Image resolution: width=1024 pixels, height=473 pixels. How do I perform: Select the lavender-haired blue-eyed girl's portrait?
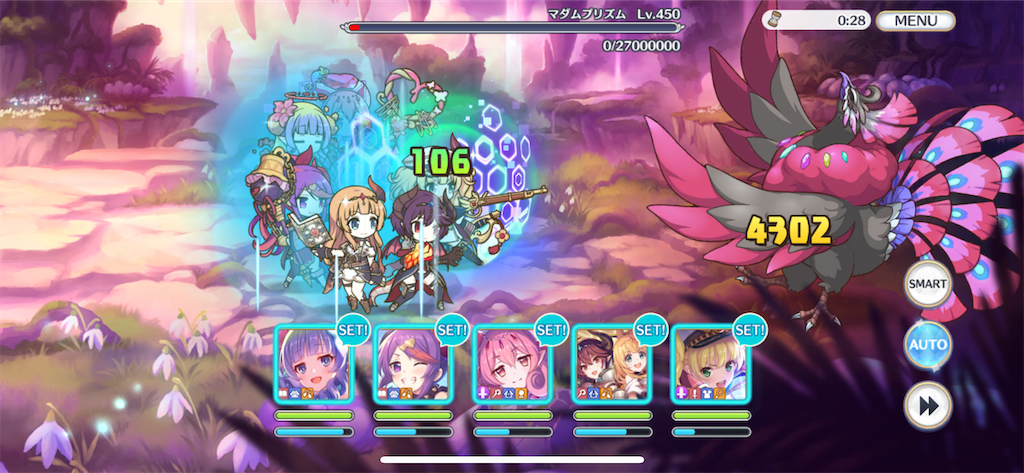(314, 364)
